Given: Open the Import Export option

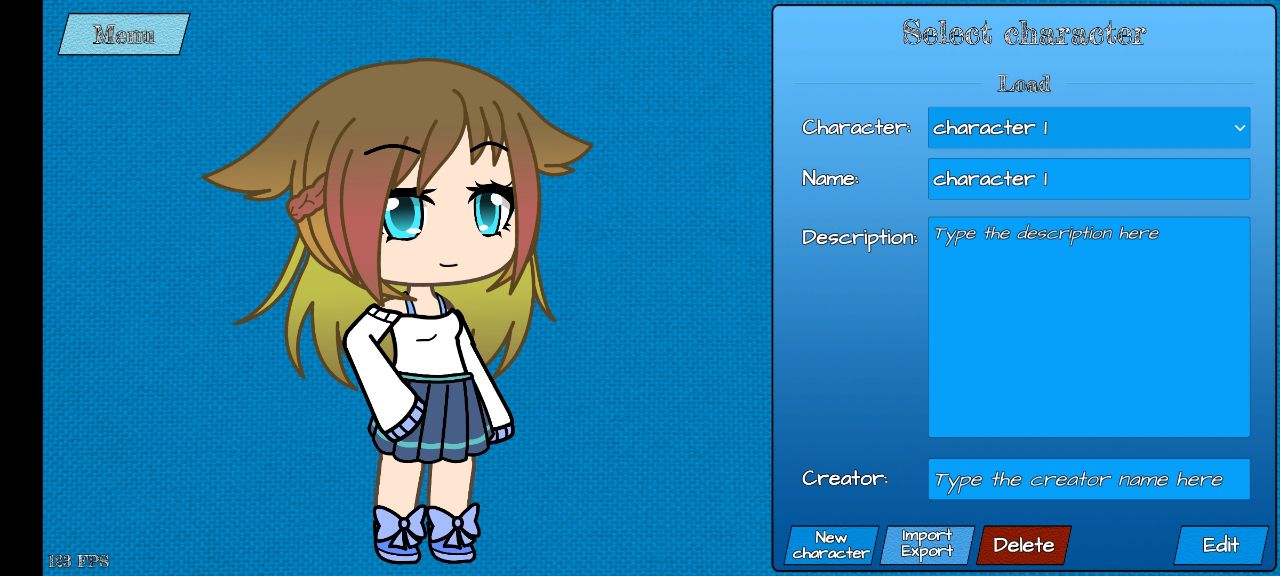Looking at the screenshot, I should [926, 545].
